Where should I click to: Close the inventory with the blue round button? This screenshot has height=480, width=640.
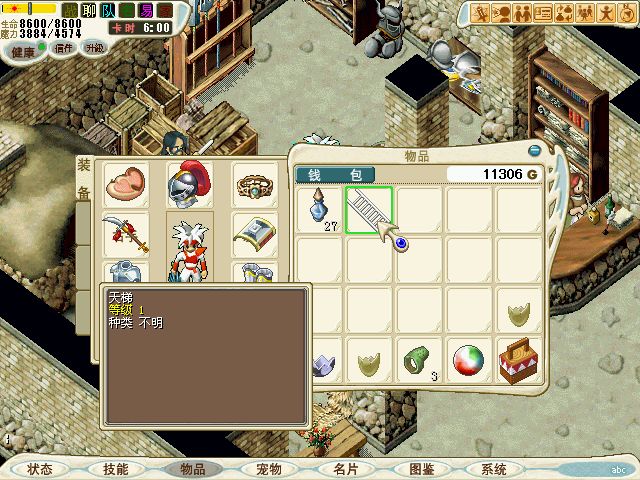[x=534, y=150]
